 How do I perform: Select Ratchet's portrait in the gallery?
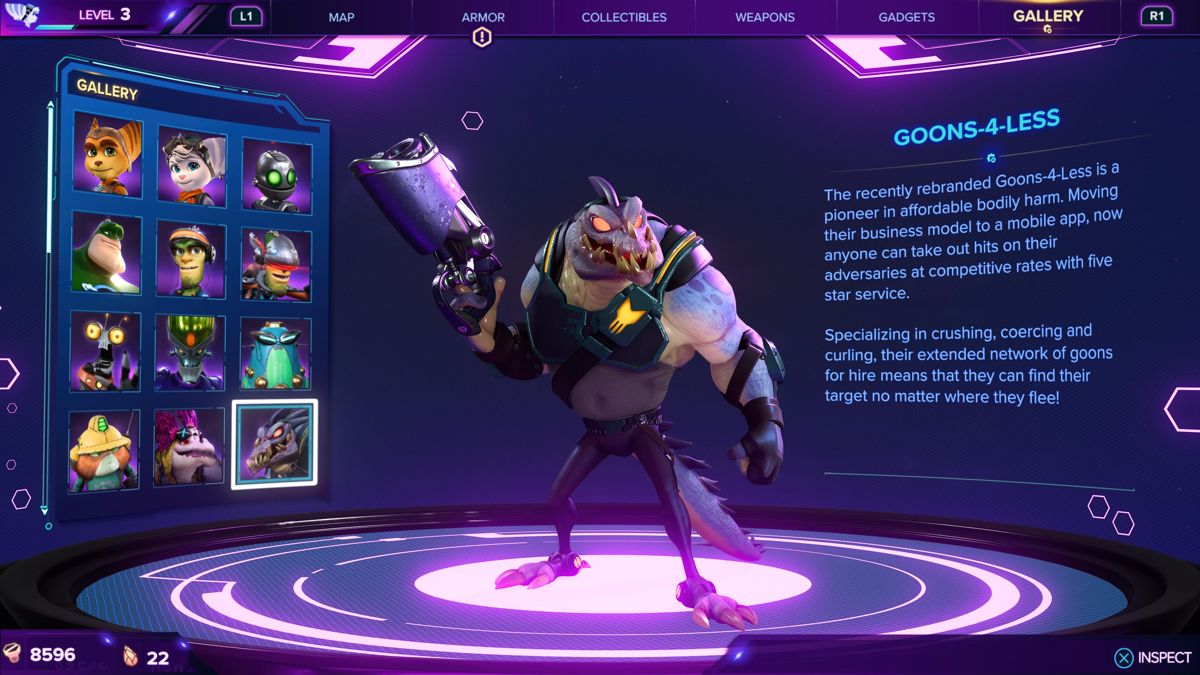pos(107,157)
